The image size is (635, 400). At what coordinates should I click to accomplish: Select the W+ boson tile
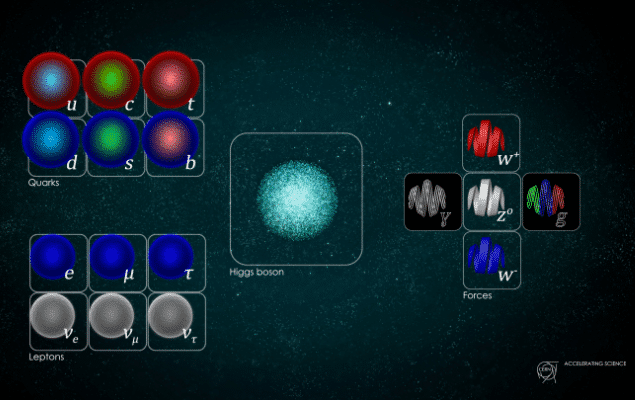491,142
